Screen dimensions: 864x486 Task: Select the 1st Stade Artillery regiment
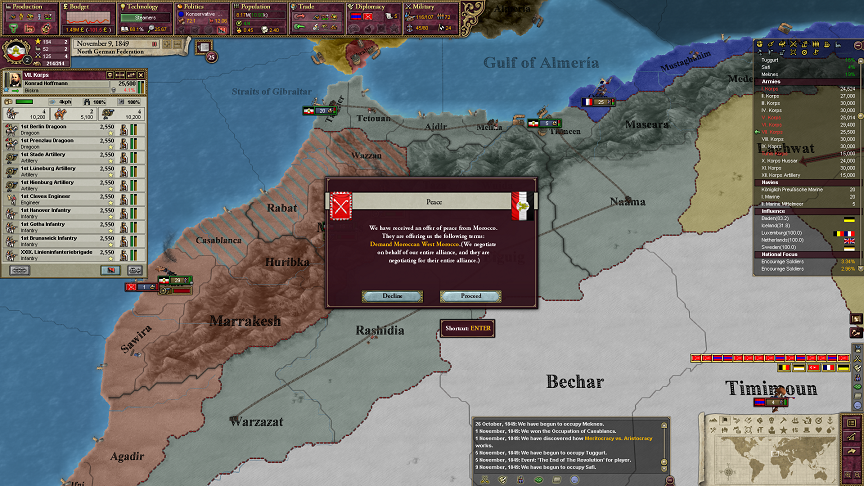coord(60,155)
